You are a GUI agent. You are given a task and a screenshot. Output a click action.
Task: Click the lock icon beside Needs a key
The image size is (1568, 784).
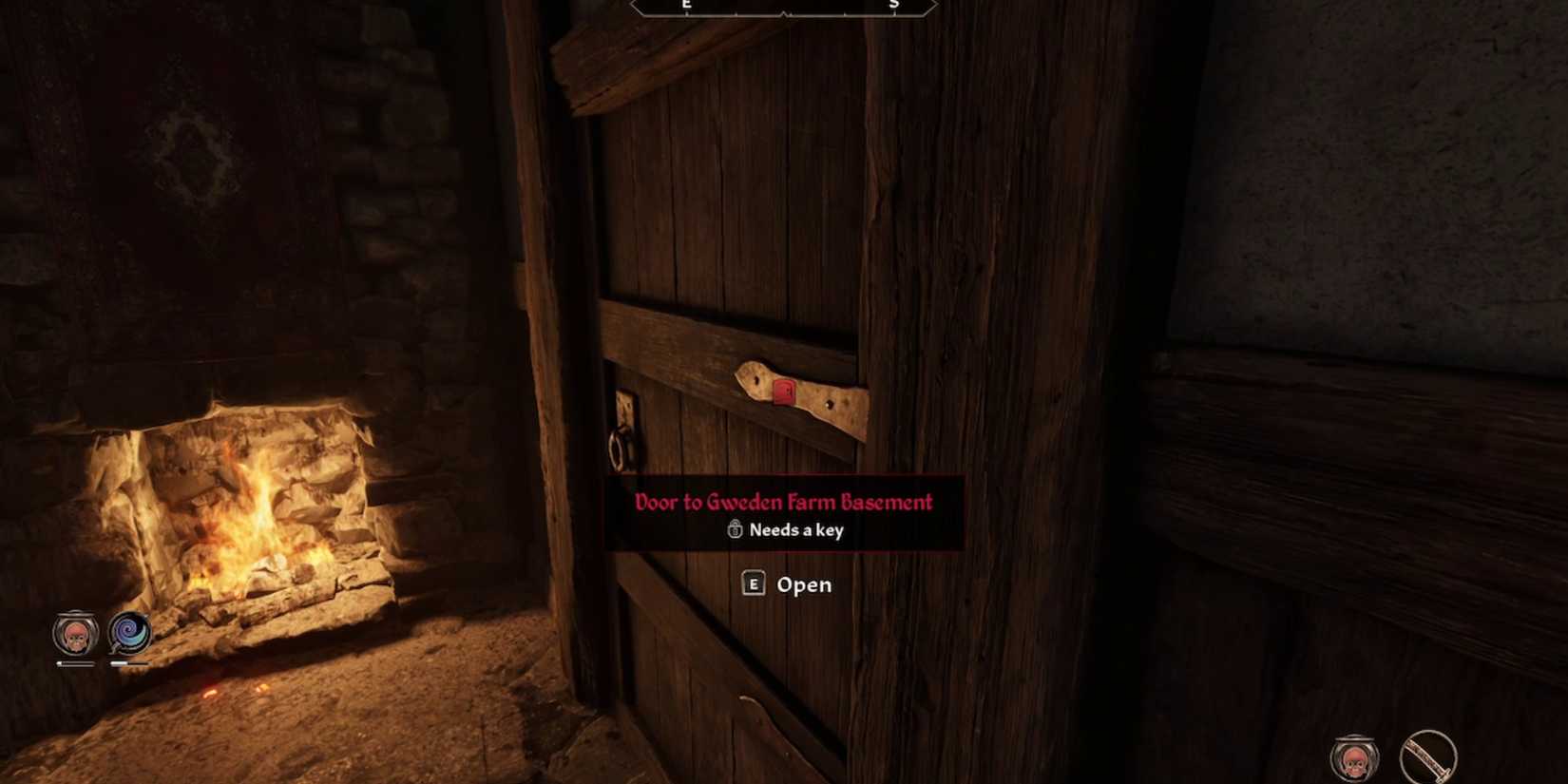coord(733,530)
